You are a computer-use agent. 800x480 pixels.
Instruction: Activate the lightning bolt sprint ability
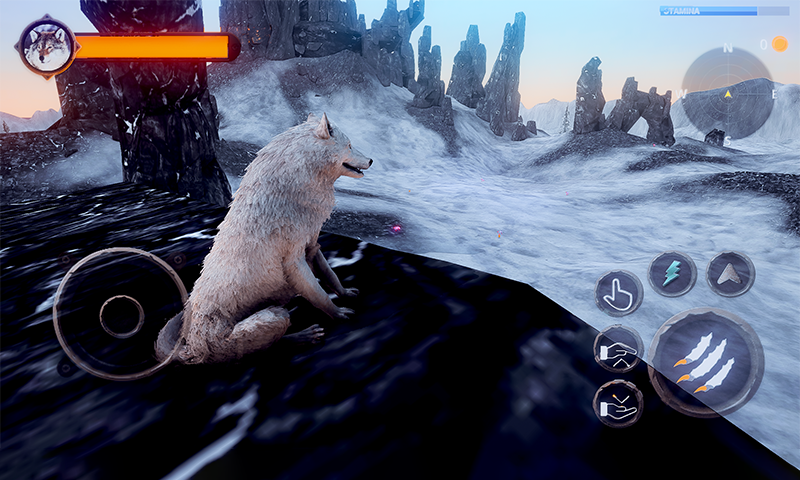pyautogui.click(x=672, y=273)
